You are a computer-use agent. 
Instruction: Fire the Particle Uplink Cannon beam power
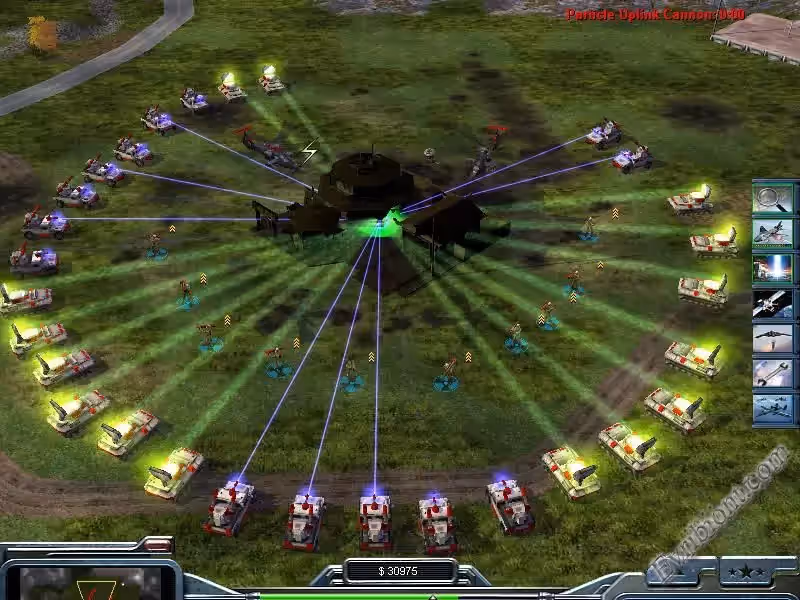tap(773, 268)
